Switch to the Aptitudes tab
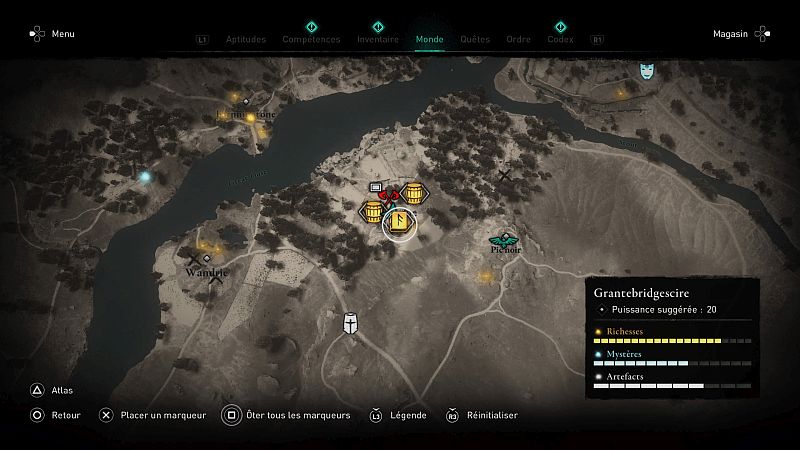Screen dimensions: 800x450 (x=246, y=40)
